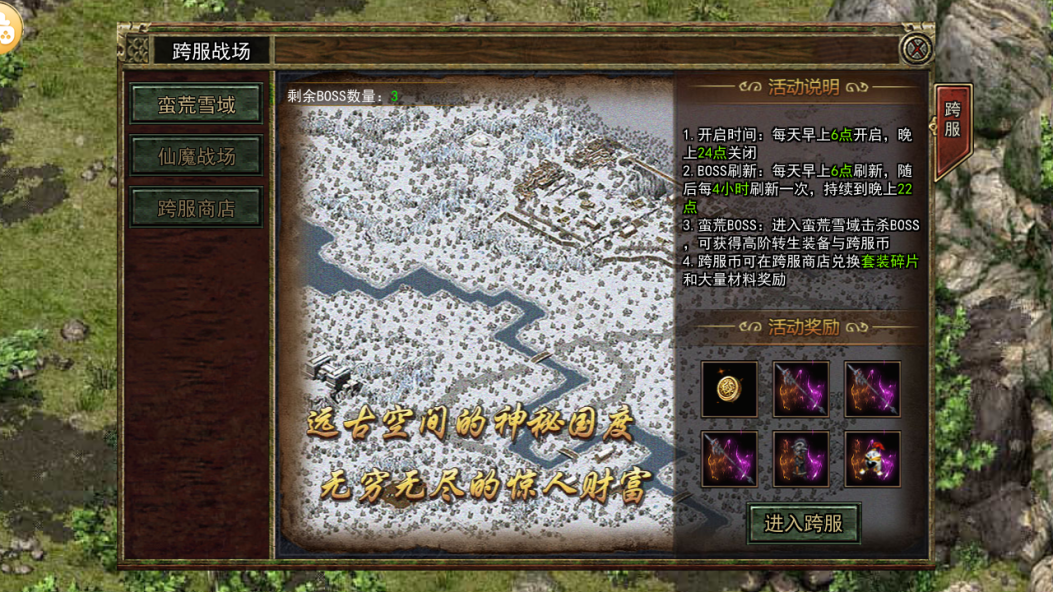Select the gold coin reward icon
Viewport: 1053px width, 592px height.
[729, 389]
